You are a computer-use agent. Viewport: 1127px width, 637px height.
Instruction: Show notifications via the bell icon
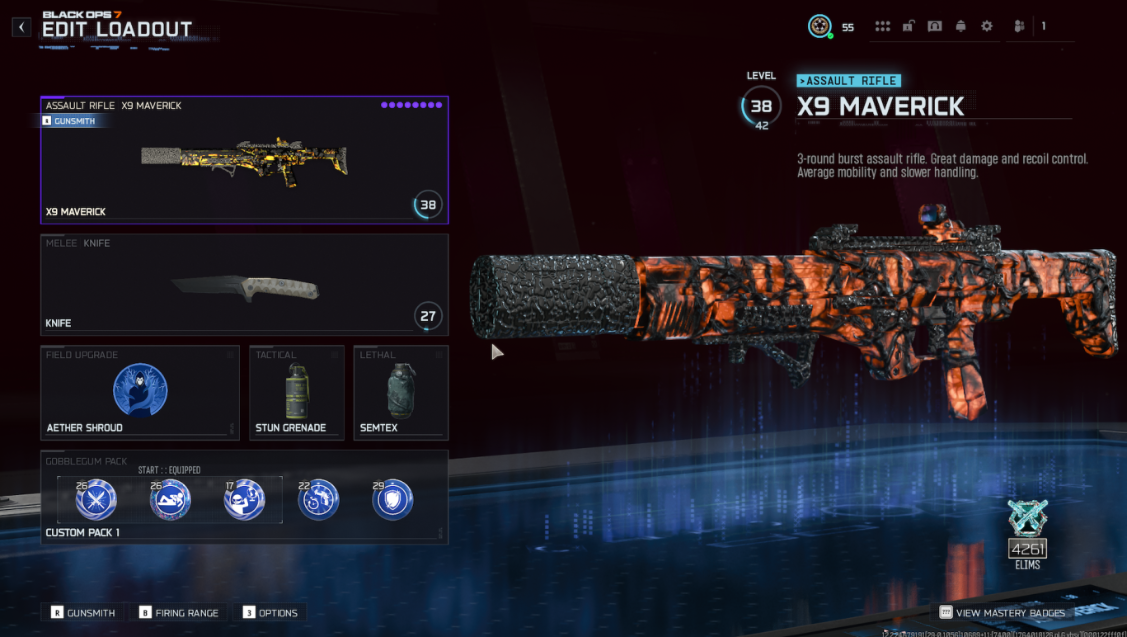click(961, 27)
